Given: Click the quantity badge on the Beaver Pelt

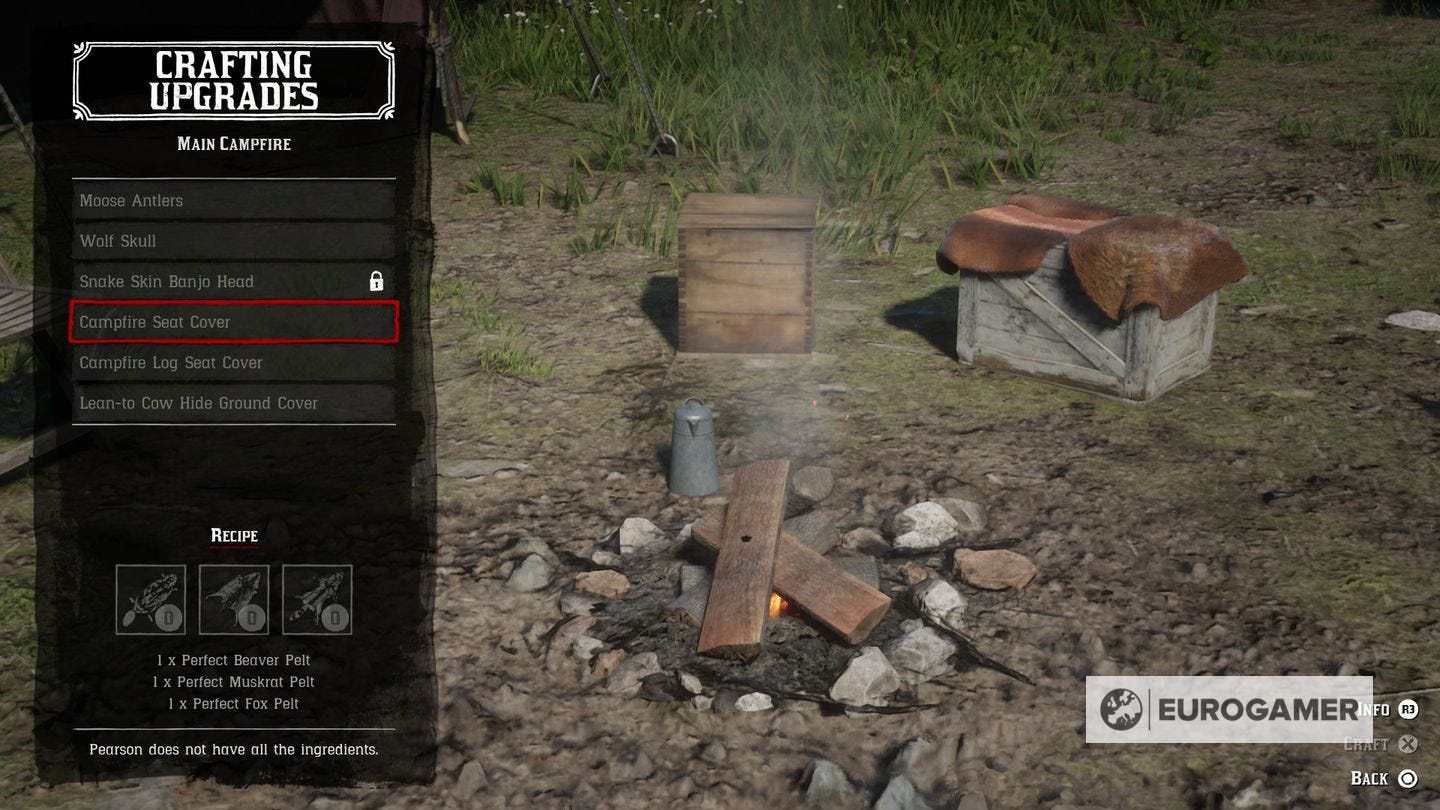Looking at the screenshot, I should pos(166,618).
